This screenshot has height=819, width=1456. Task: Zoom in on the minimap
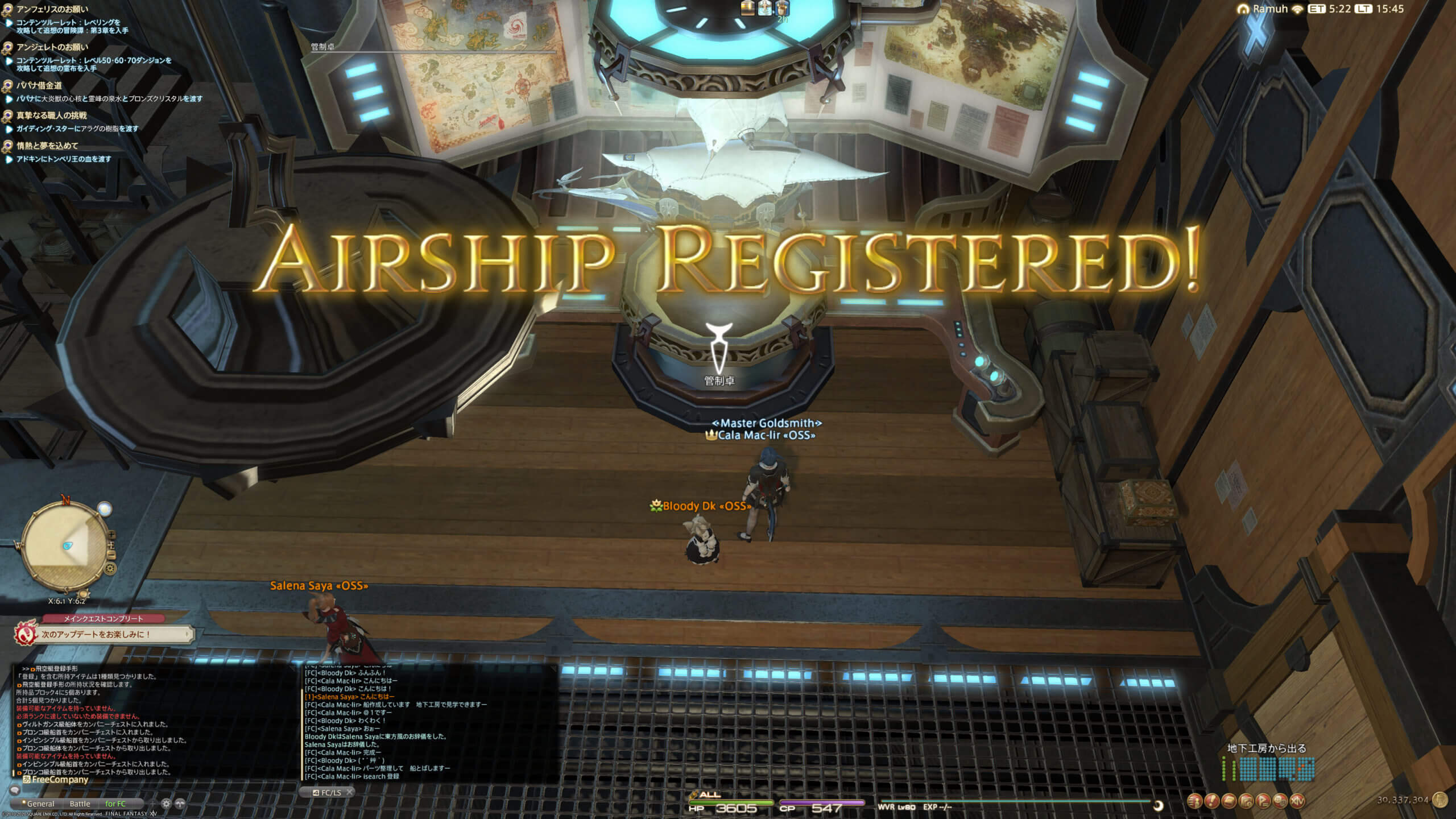111,535
